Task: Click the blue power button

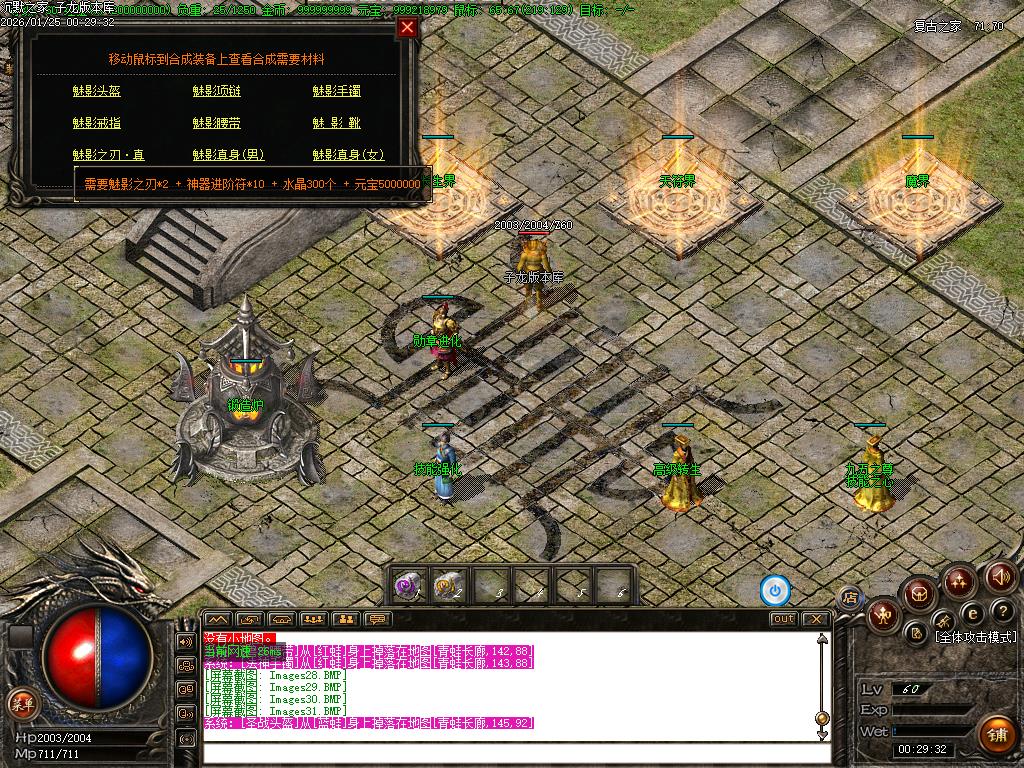Action: pyautogui.click(x=775, y=590)
